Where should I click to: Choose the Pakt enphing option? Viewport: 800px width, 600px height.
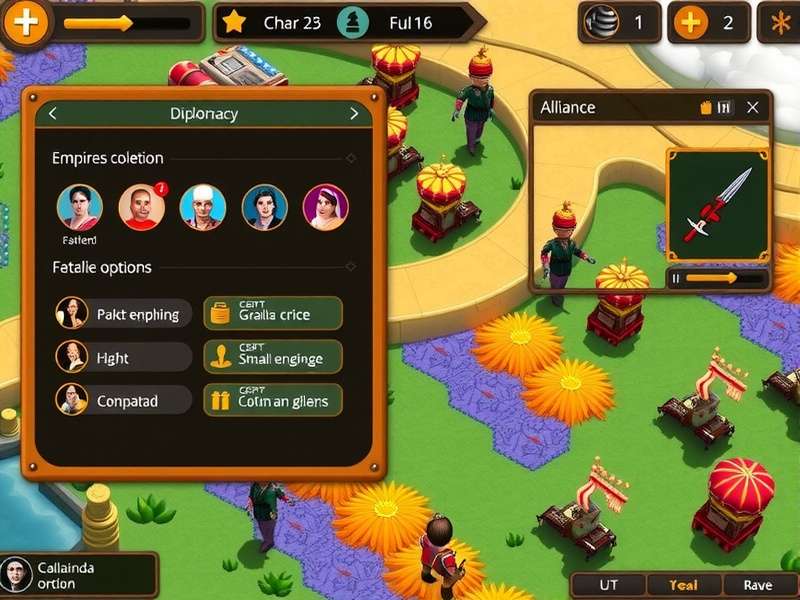pos(124,314)
